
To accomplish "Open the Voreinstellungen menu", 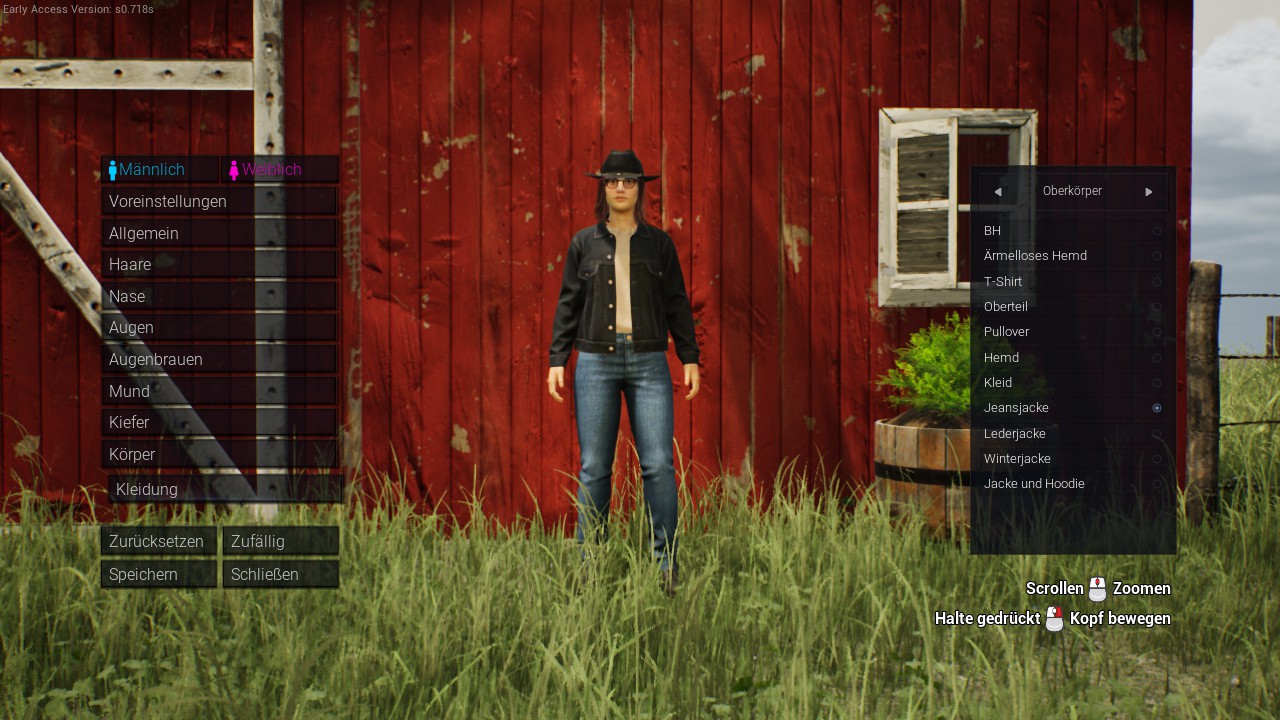I will click(219, 201).
